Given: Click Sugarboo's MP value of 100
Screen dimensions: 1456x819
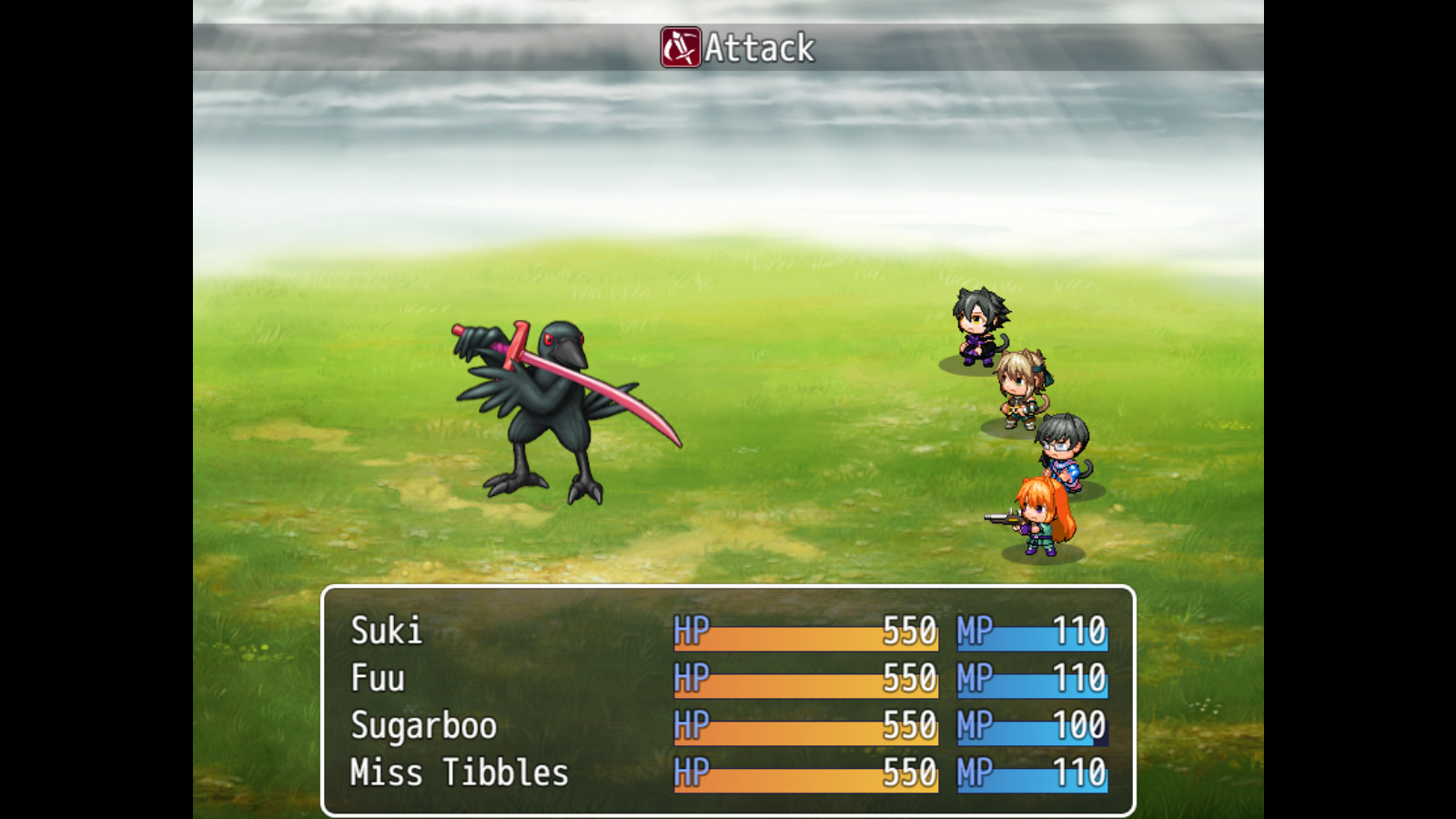Looking at the screenshot, I should pos(1078,725).
